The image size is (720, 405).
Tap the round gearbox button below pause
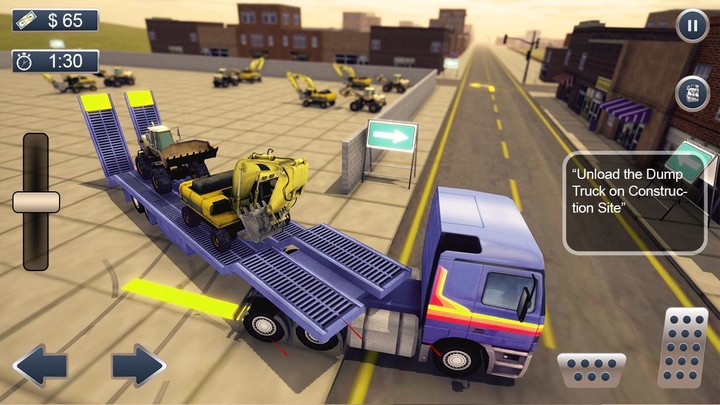click(x=692, y=93)
